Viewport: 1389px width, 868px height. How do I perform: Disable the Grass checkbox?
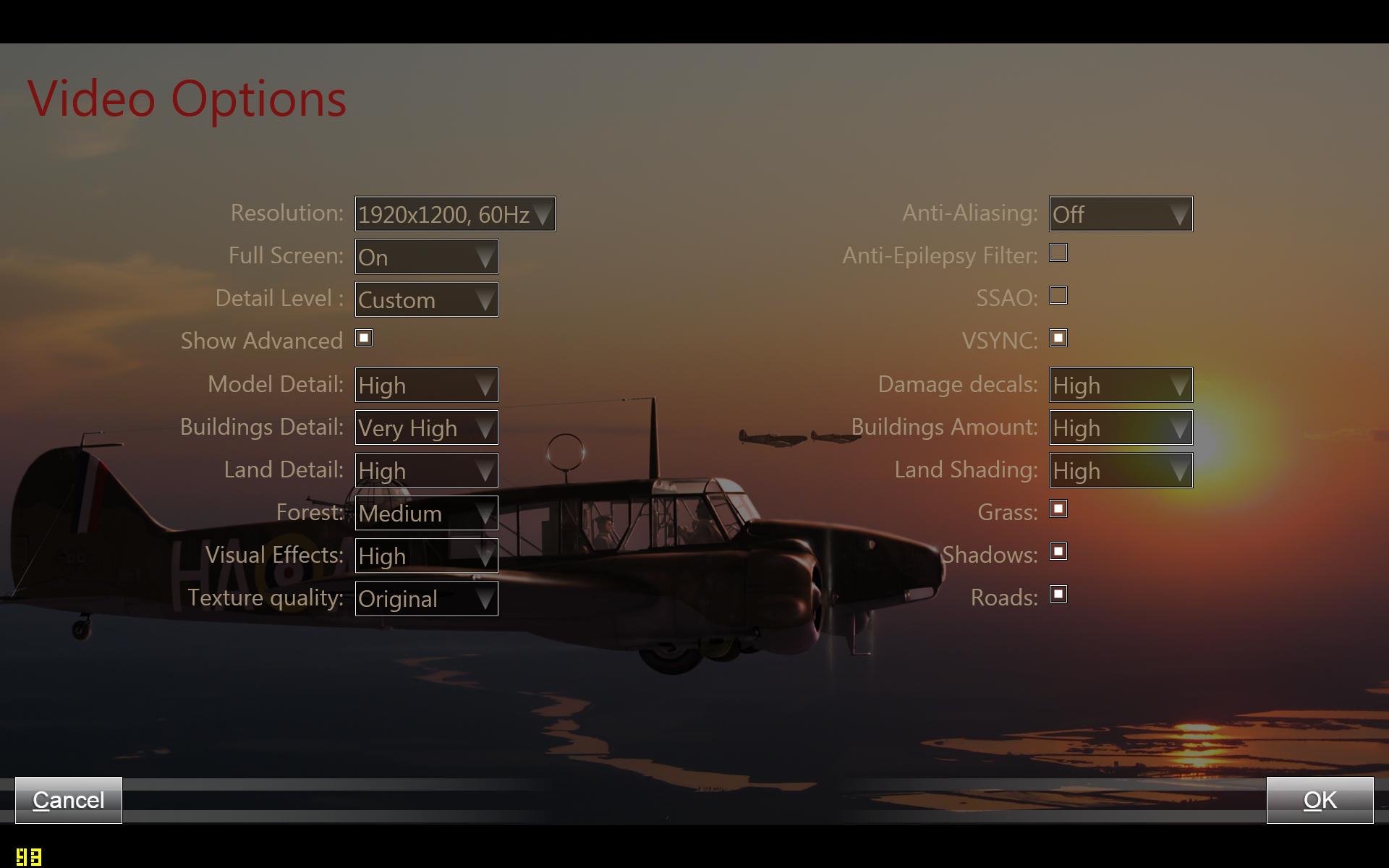tap(1058, 509)
